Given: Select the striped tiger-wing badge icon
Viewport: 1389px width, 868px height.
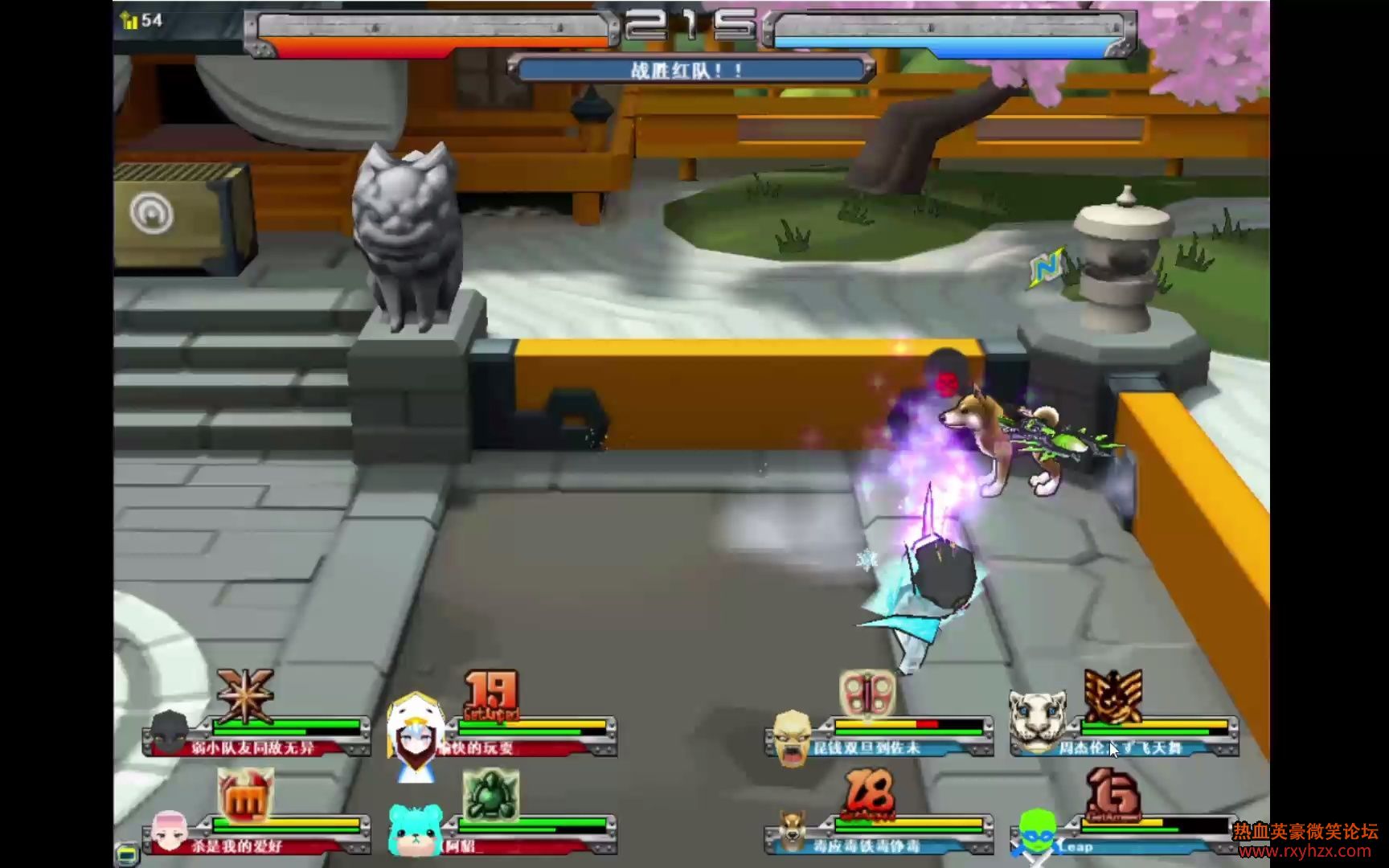Looking at the screenshot, I should click(x=1112, y=695).
